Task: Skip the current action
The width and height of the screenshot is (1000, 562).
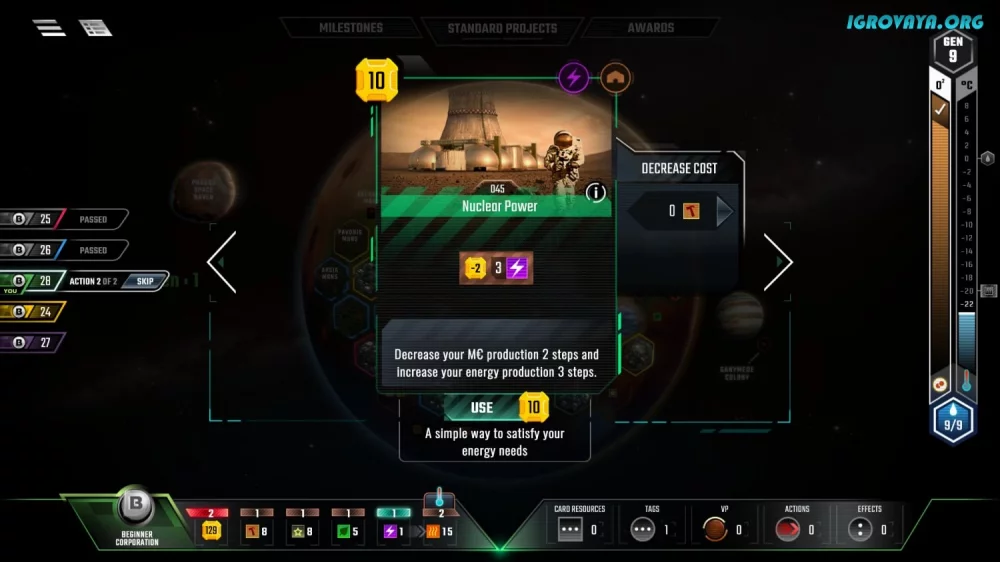Action: point(145,281)
